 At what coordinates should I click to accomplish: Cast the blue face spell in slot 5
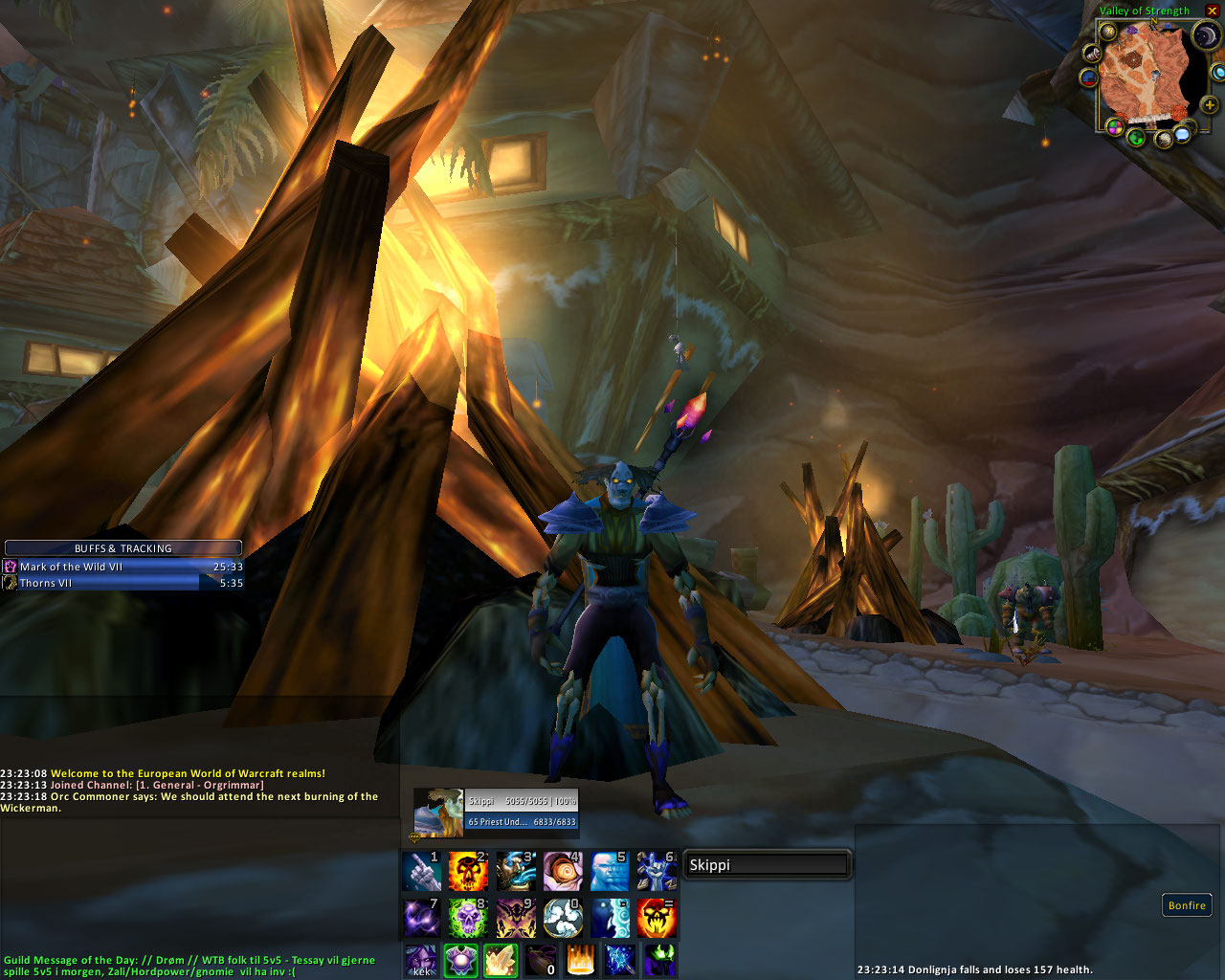pos(610,871)
